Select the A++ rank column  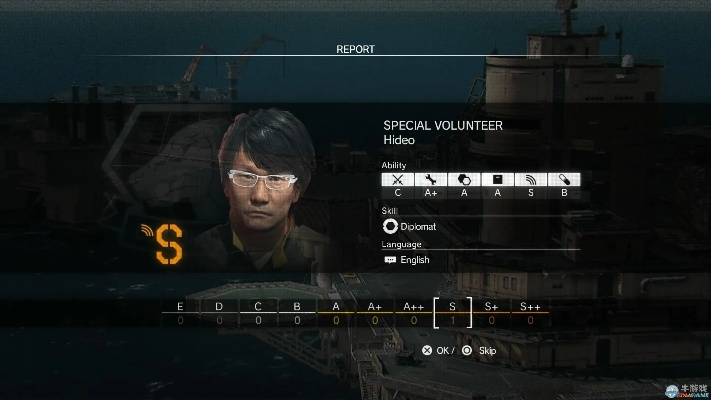point(414,313)
